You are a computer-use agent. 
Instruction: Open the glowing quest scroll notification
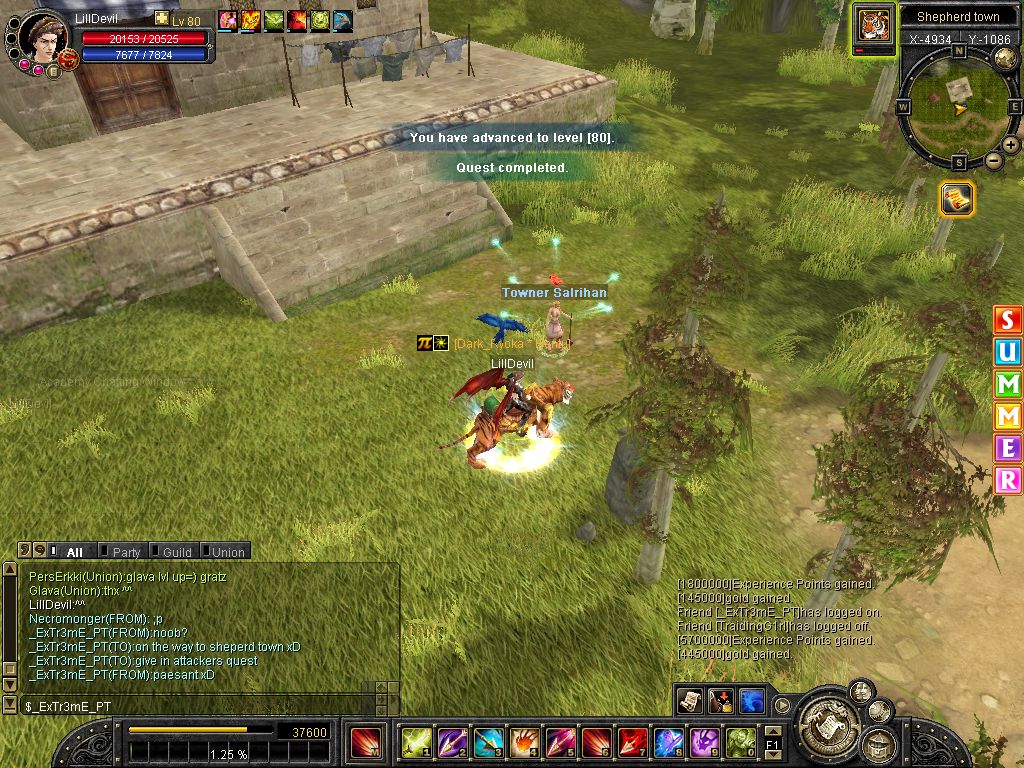(x=957, y=198)
